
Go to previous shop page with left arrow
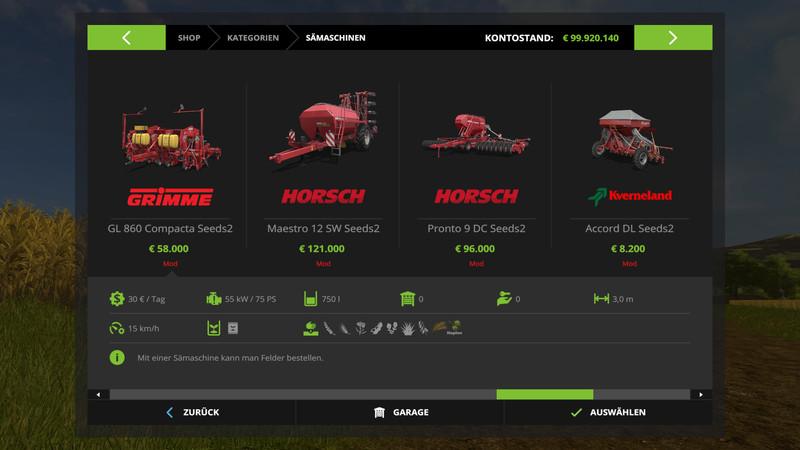click(127, 38)
